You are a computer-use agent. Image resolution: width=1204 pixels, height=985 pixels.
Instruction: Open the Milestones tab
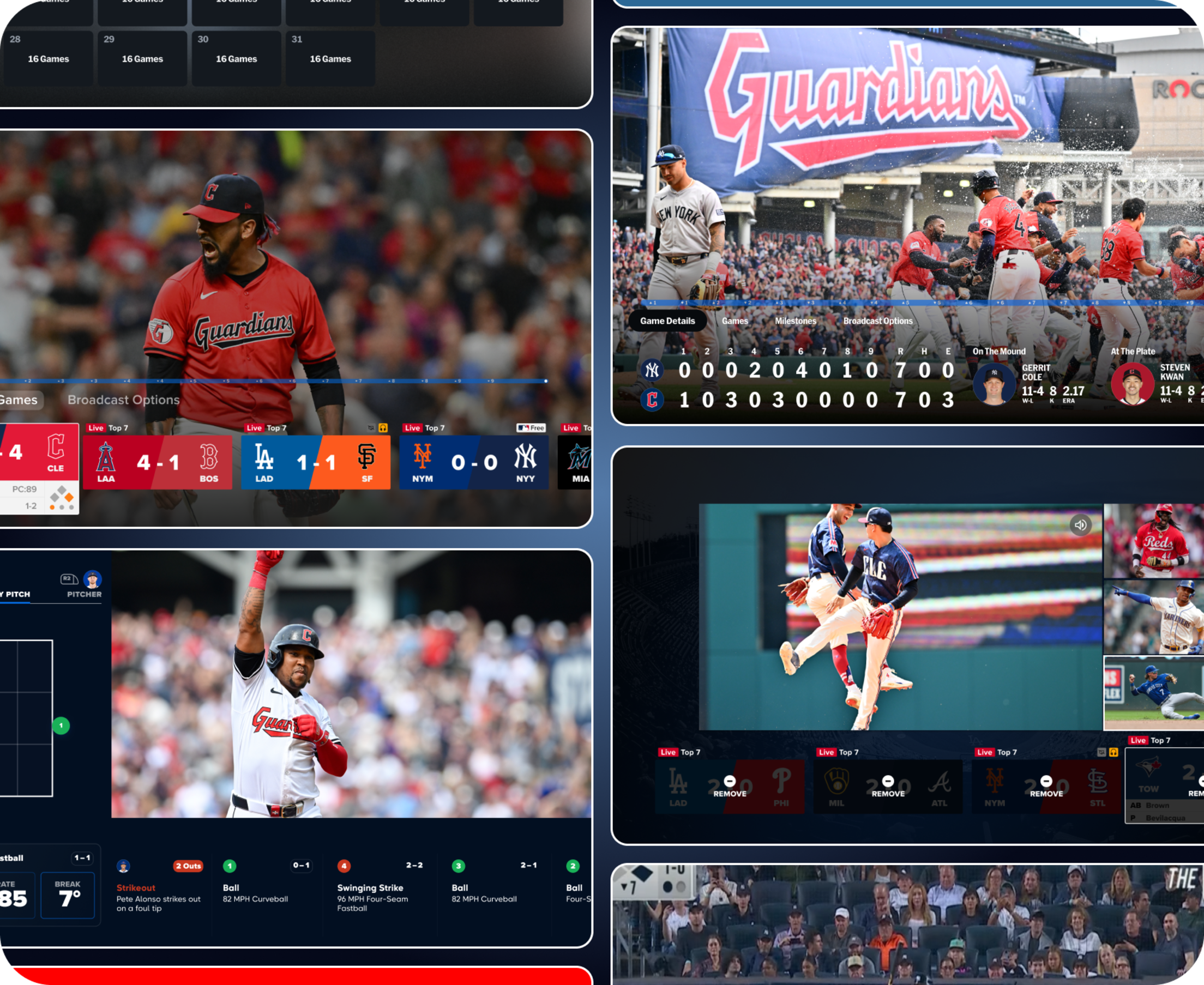click(x=795, y=321)
